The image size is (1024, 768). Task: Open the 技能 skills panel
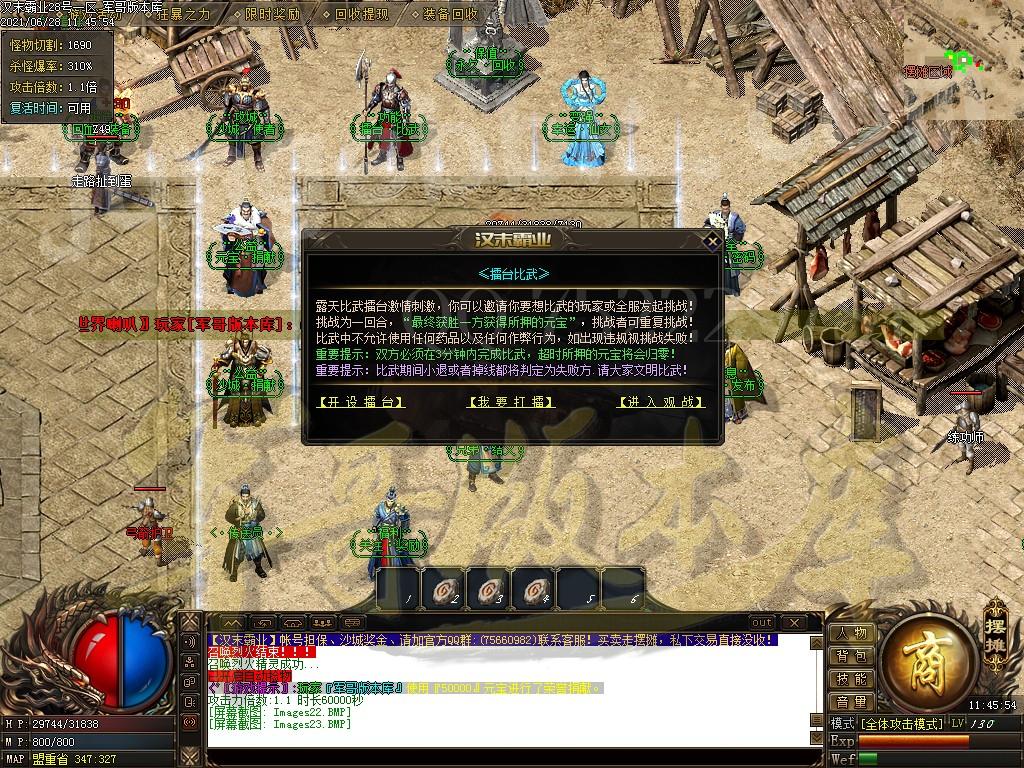pyautogui.click(x=851, y=679)
